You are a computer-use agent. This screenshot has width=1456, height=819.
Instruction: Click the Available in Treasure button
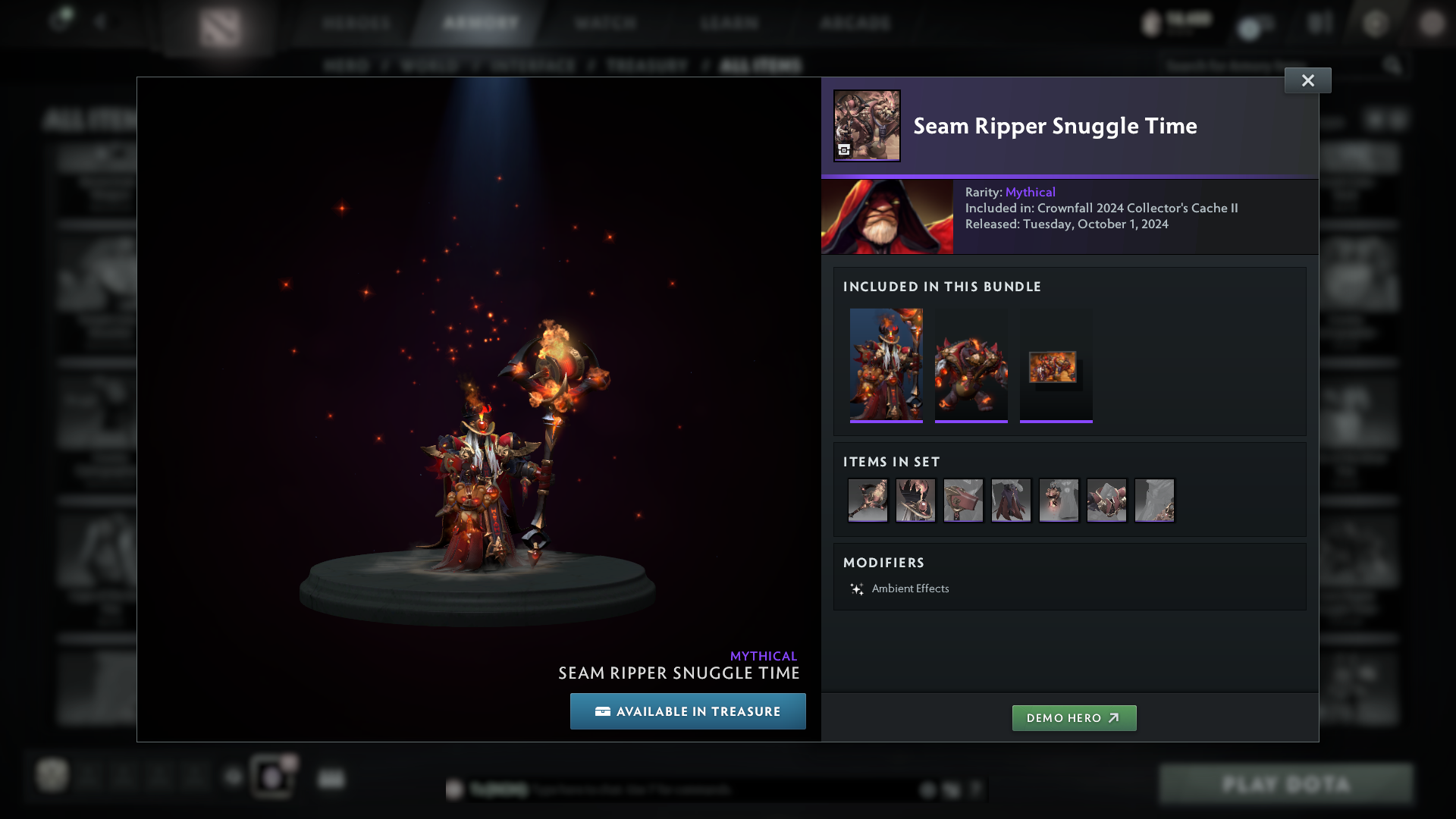688,711
